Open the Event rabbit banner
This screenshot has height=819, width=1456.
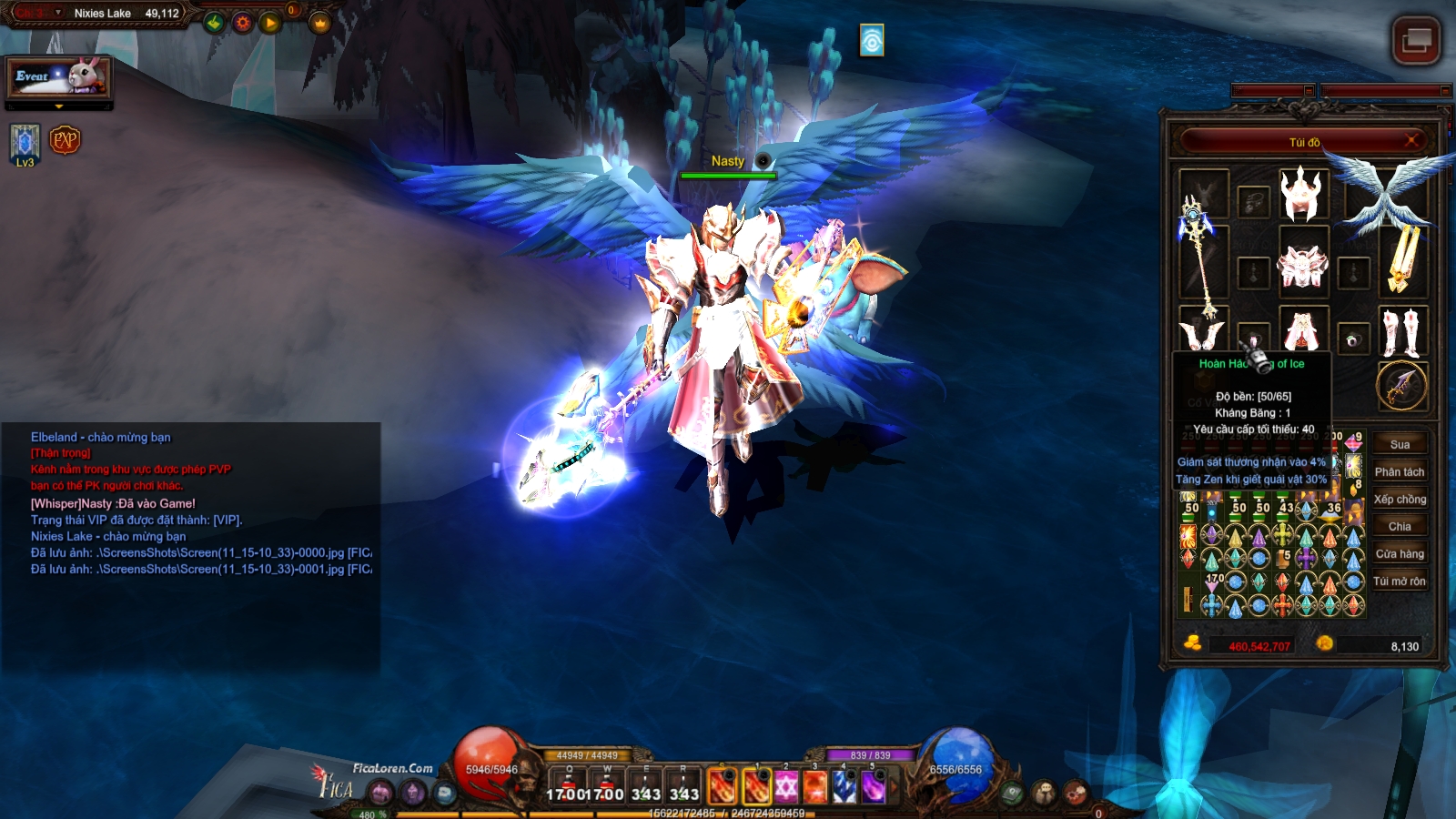click(x=60, y=77)
